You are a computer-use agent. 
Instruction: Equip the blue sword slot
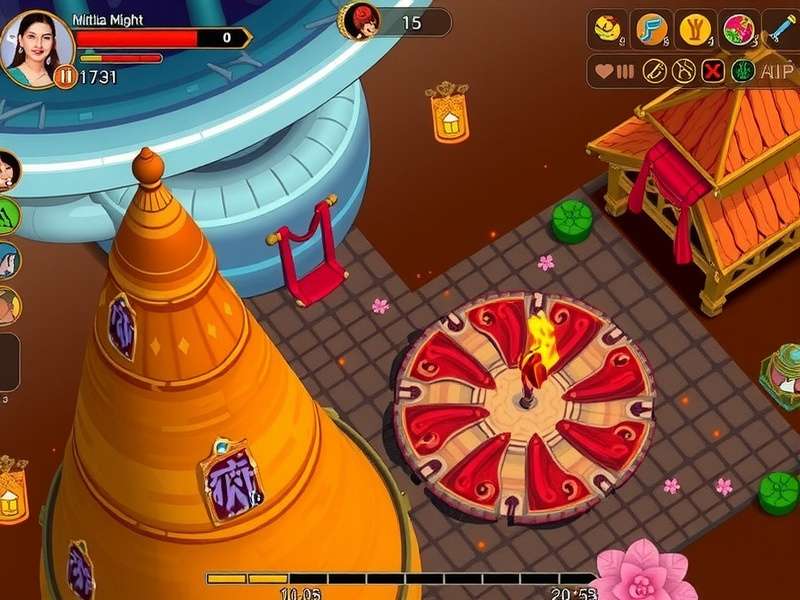click(x=781, y=29)
